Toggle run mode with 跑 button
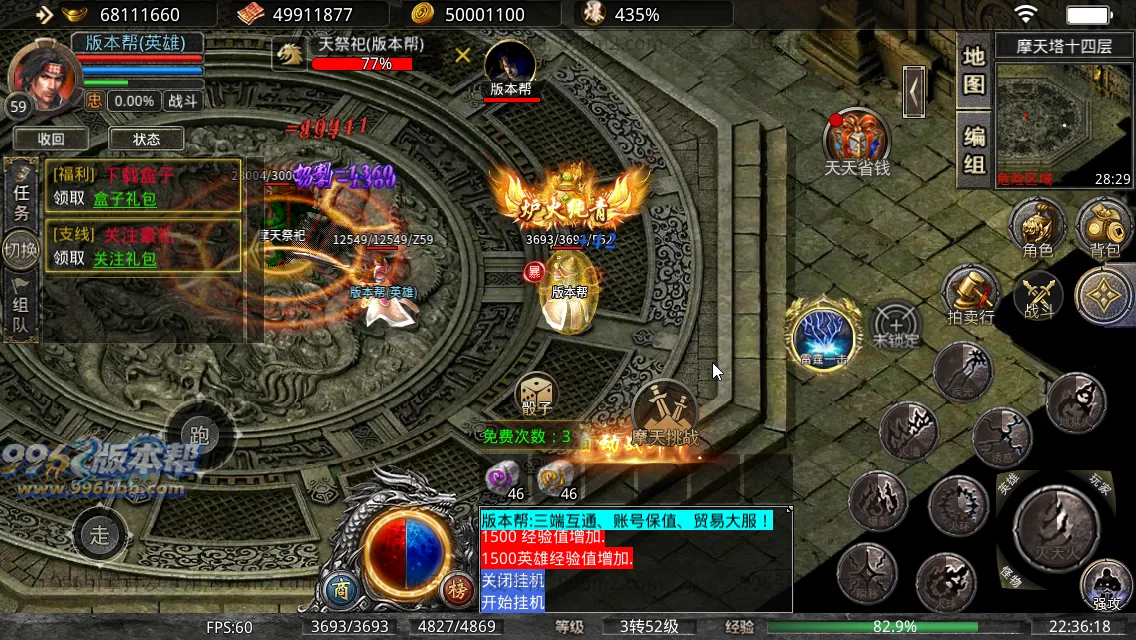This screenshot has height=640, width=1136. pyautogui.click(x=200, y=435)
